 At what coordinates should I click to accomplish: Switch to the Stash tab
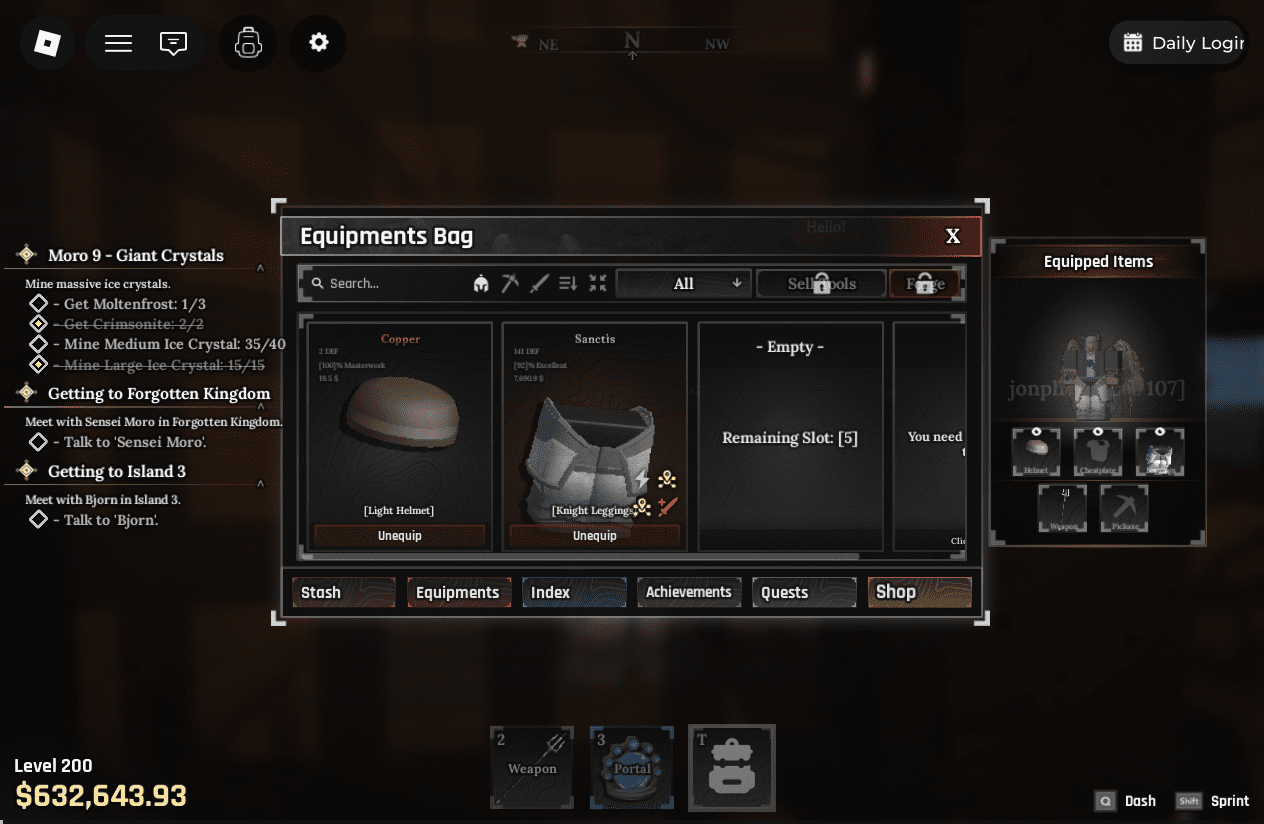pos(343,592)
